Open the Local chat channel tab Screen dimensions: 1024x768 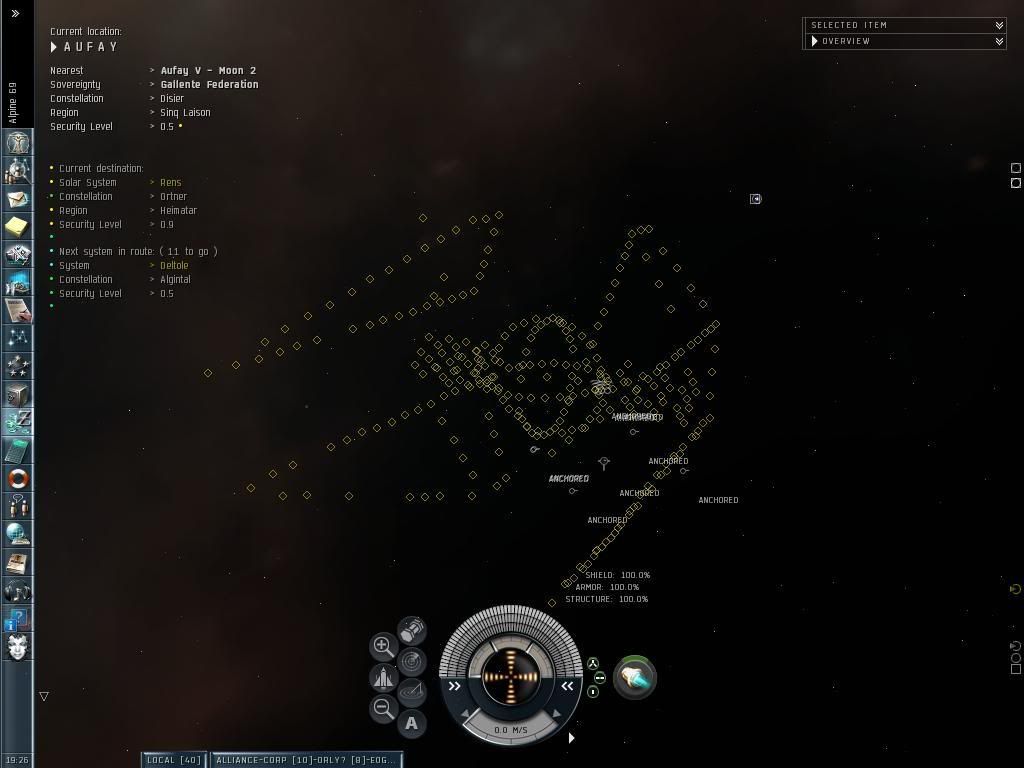click(174, 760)
